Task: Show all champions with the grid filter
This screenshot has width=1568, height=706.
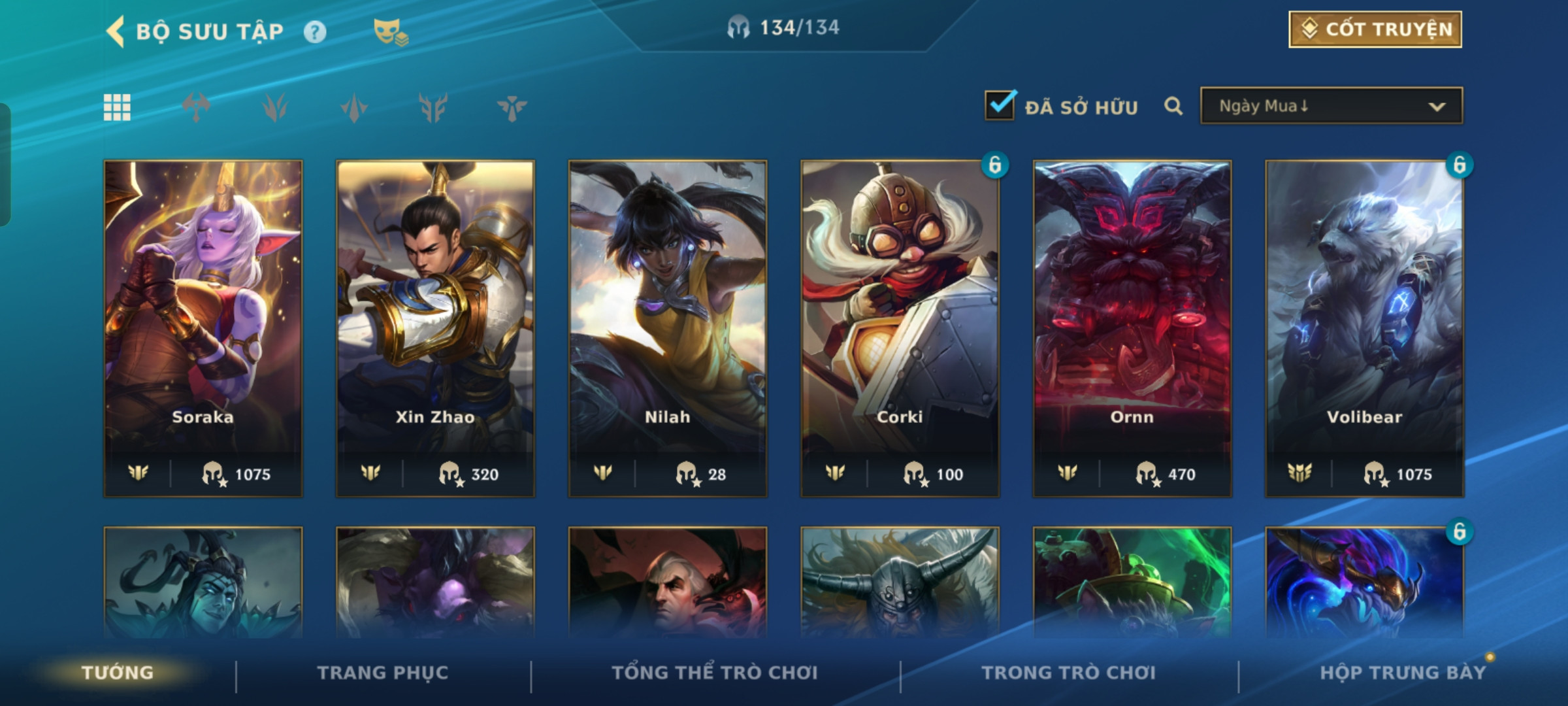Action: coord(117,107)
